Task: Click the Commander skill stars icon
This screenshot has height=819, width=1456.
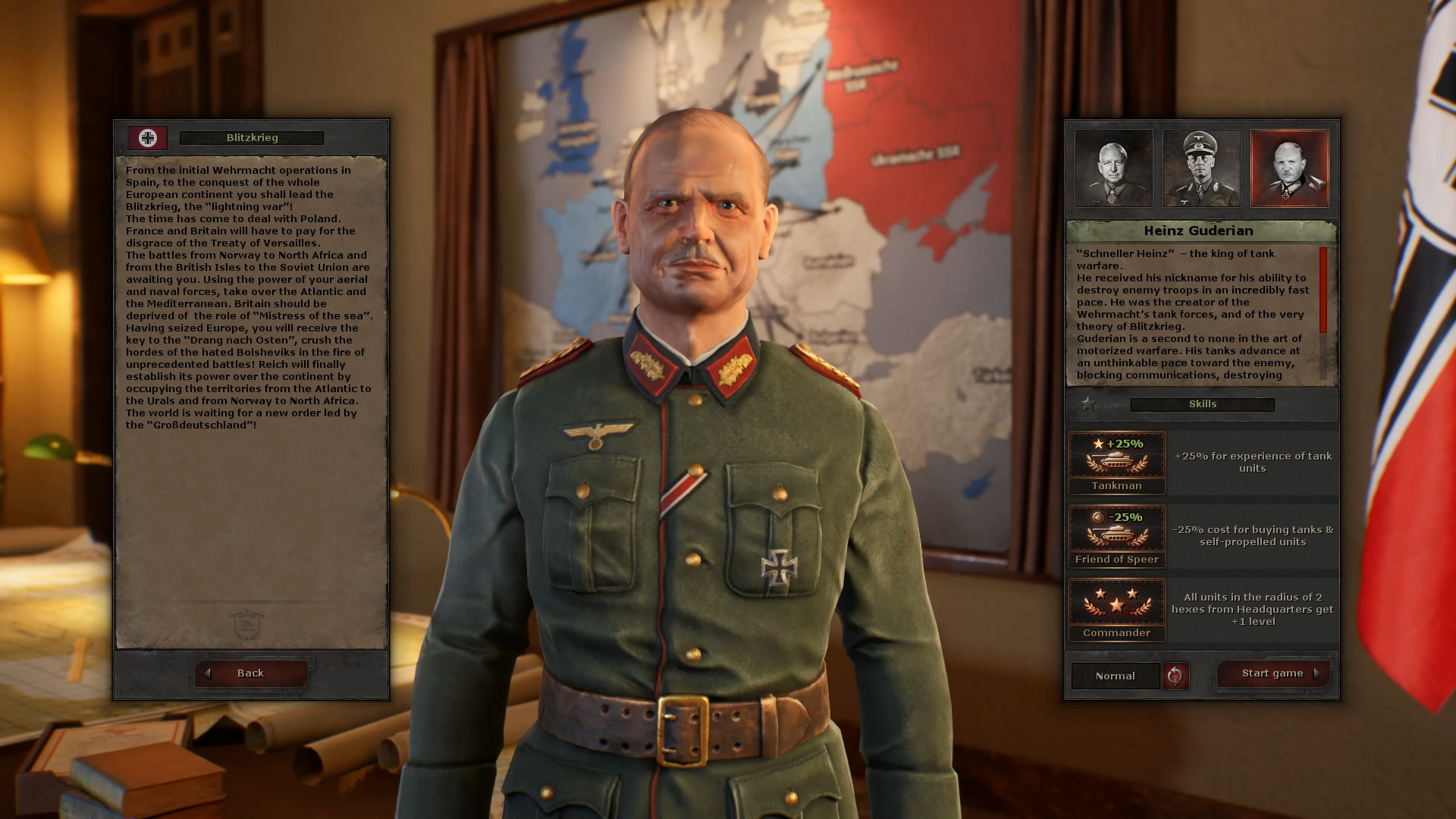Action: click(x=1116, y=603)
